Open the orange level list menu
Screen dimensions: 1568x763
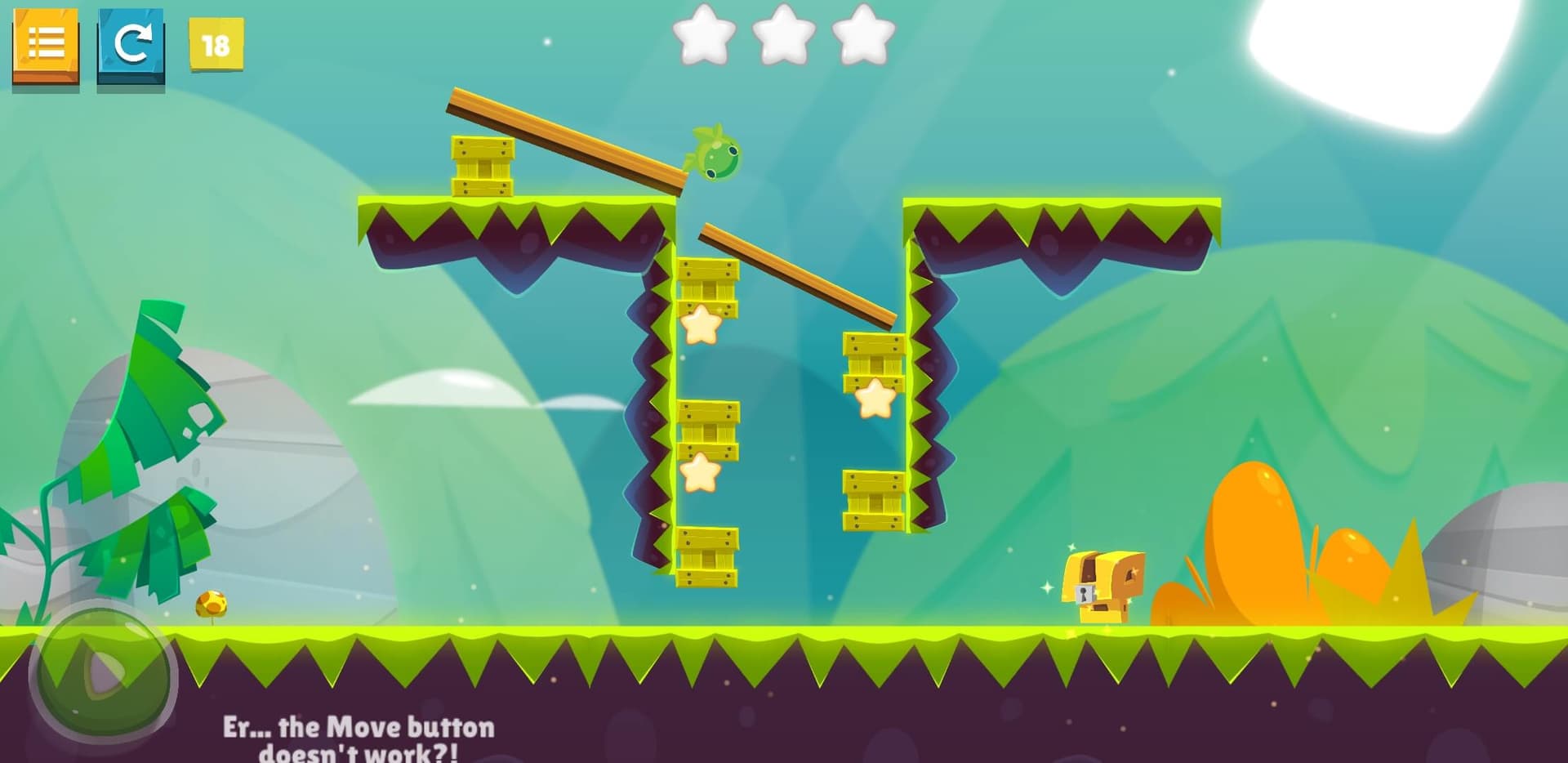point(46,44)
